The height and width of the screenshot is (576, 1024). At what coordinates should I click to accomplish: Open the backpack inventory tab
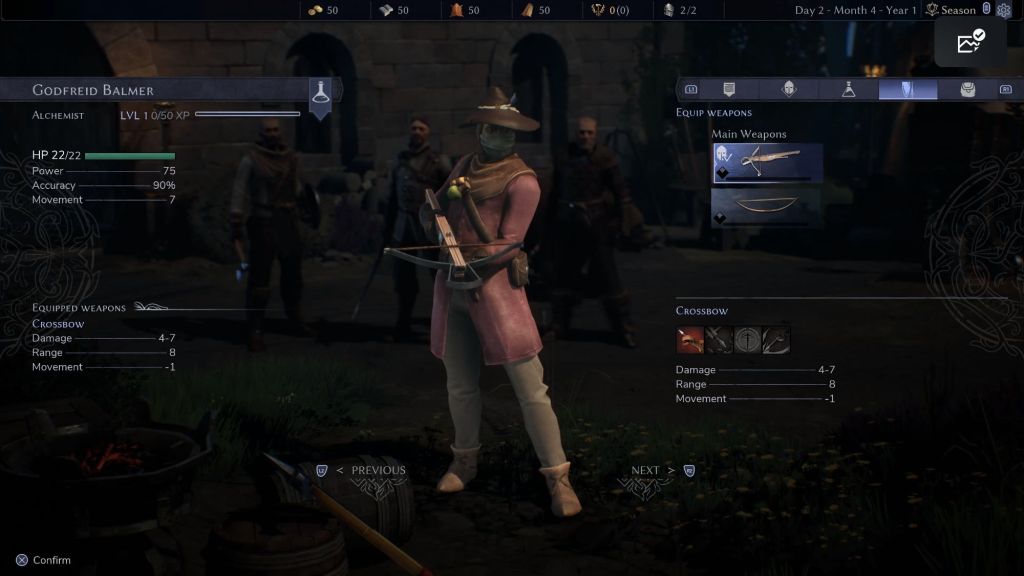click(967, 90)
